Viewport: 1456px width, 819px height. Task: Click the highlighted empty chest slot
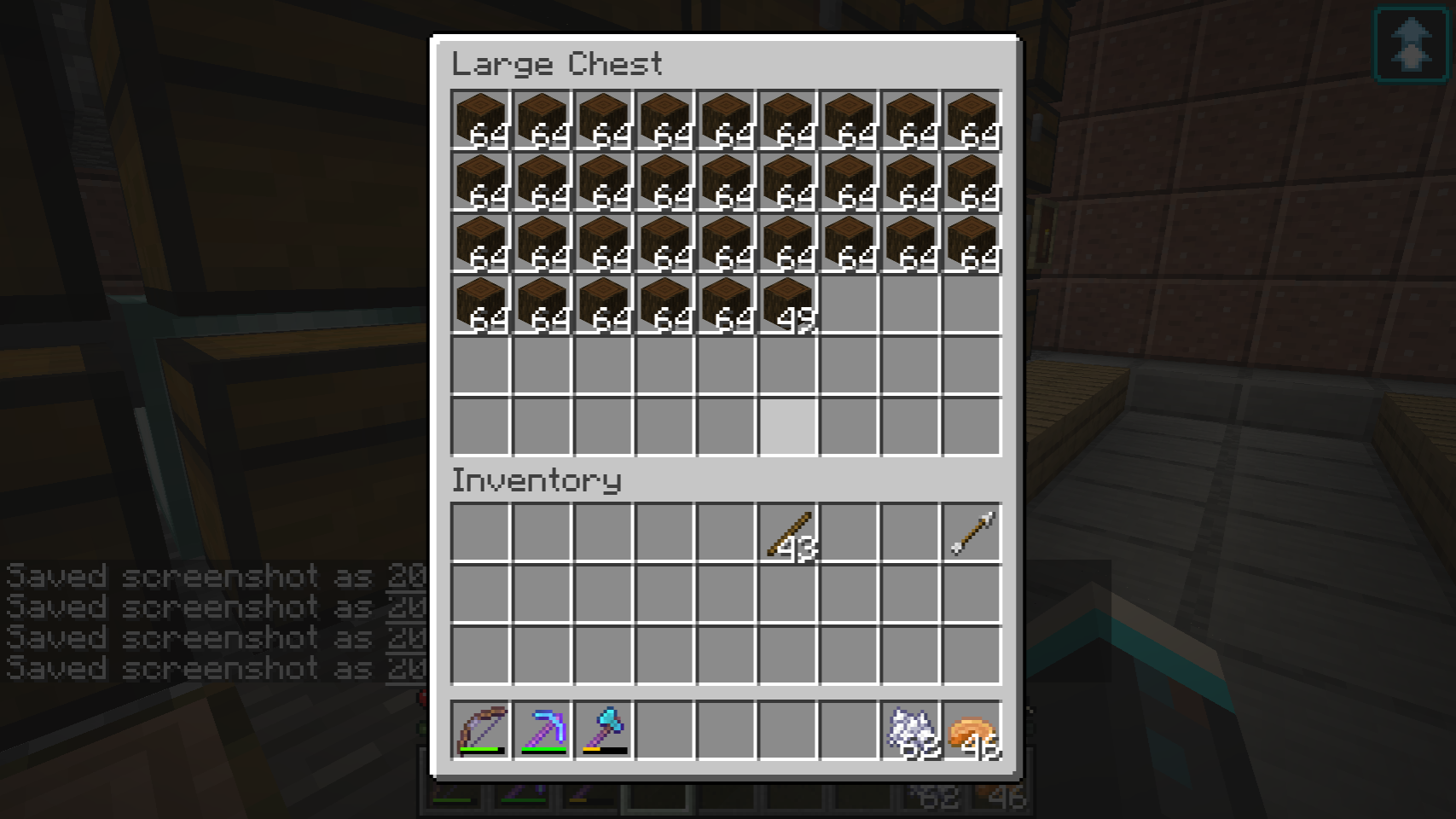coord(788,426)
